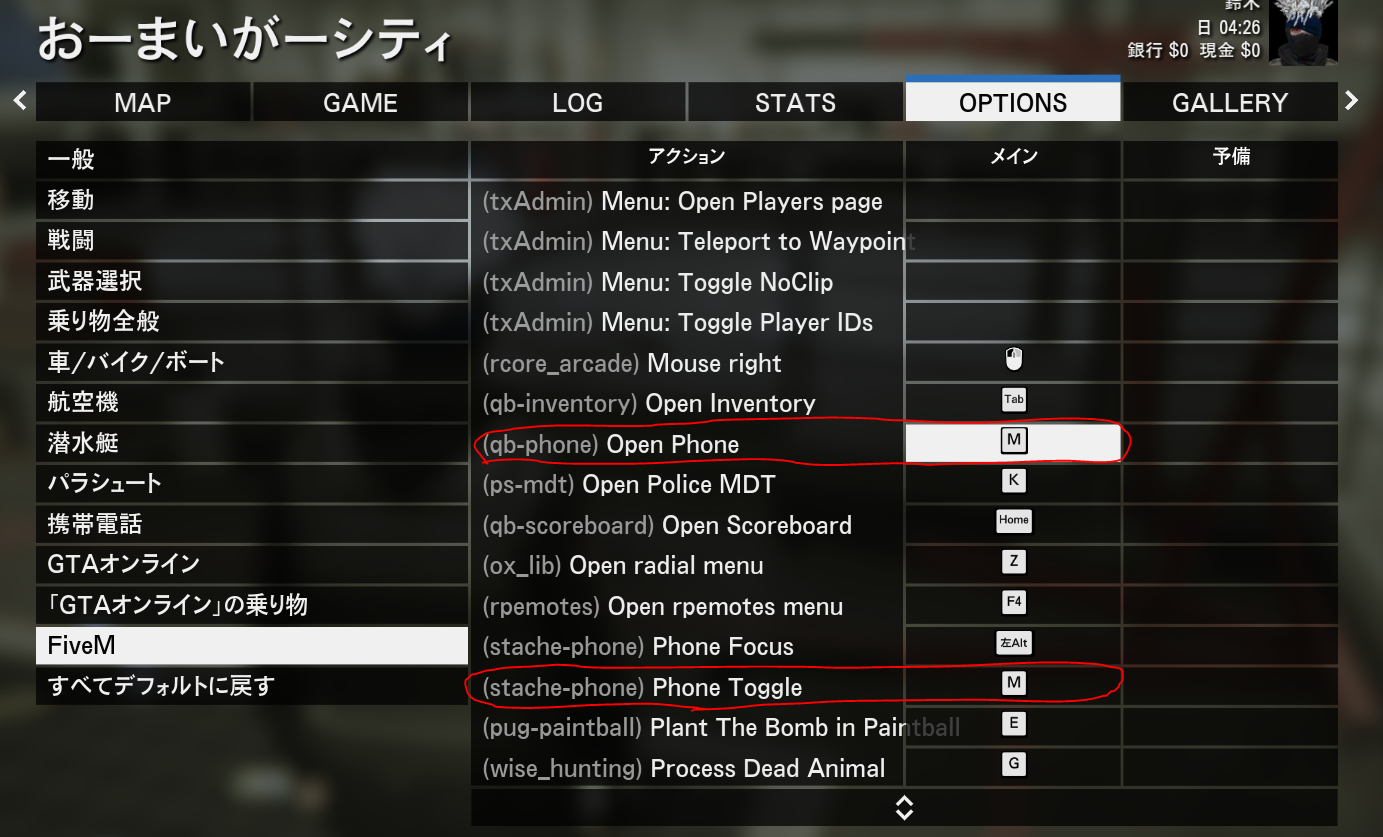This screenshot has height=837, width=1383.
Task: Click the M key icon for Phone Toggle
Action: click(x=1013, y=683)
